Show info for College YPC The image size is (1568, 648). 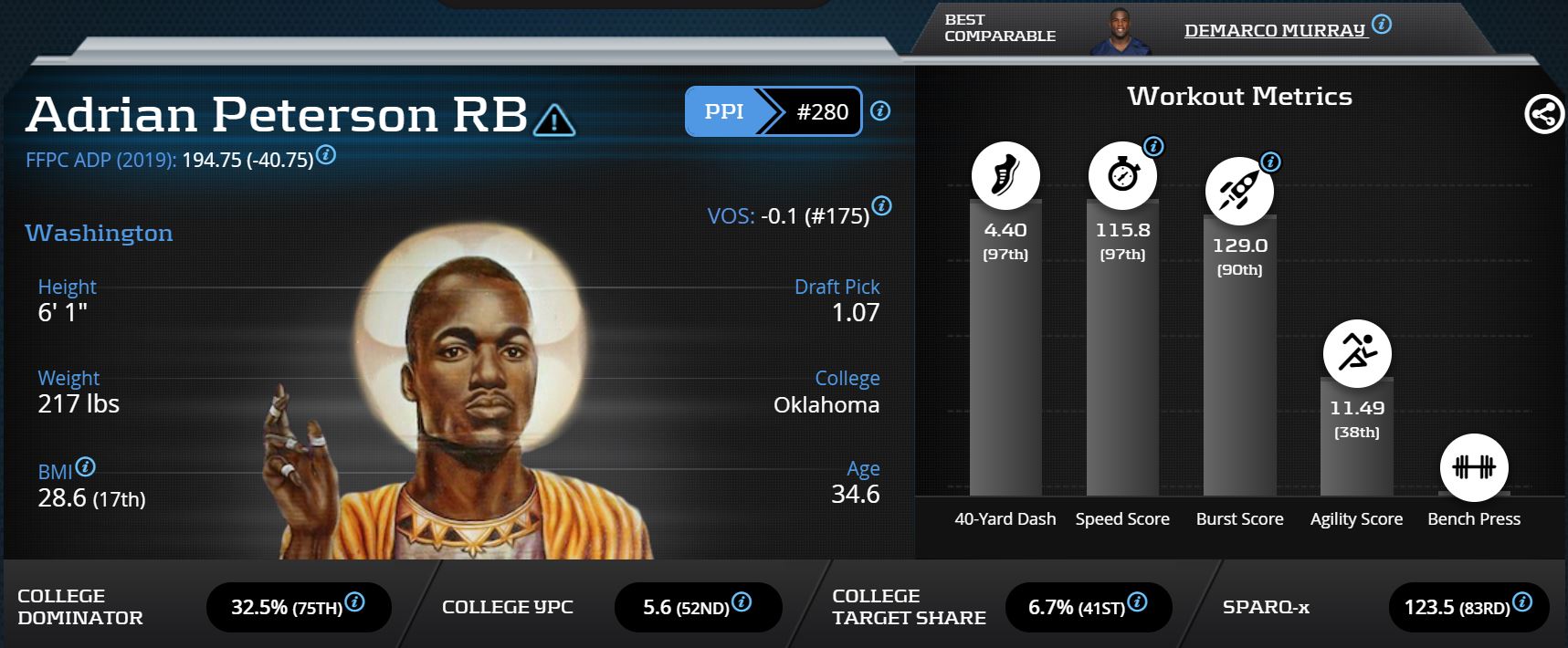(x=742, y=602)
